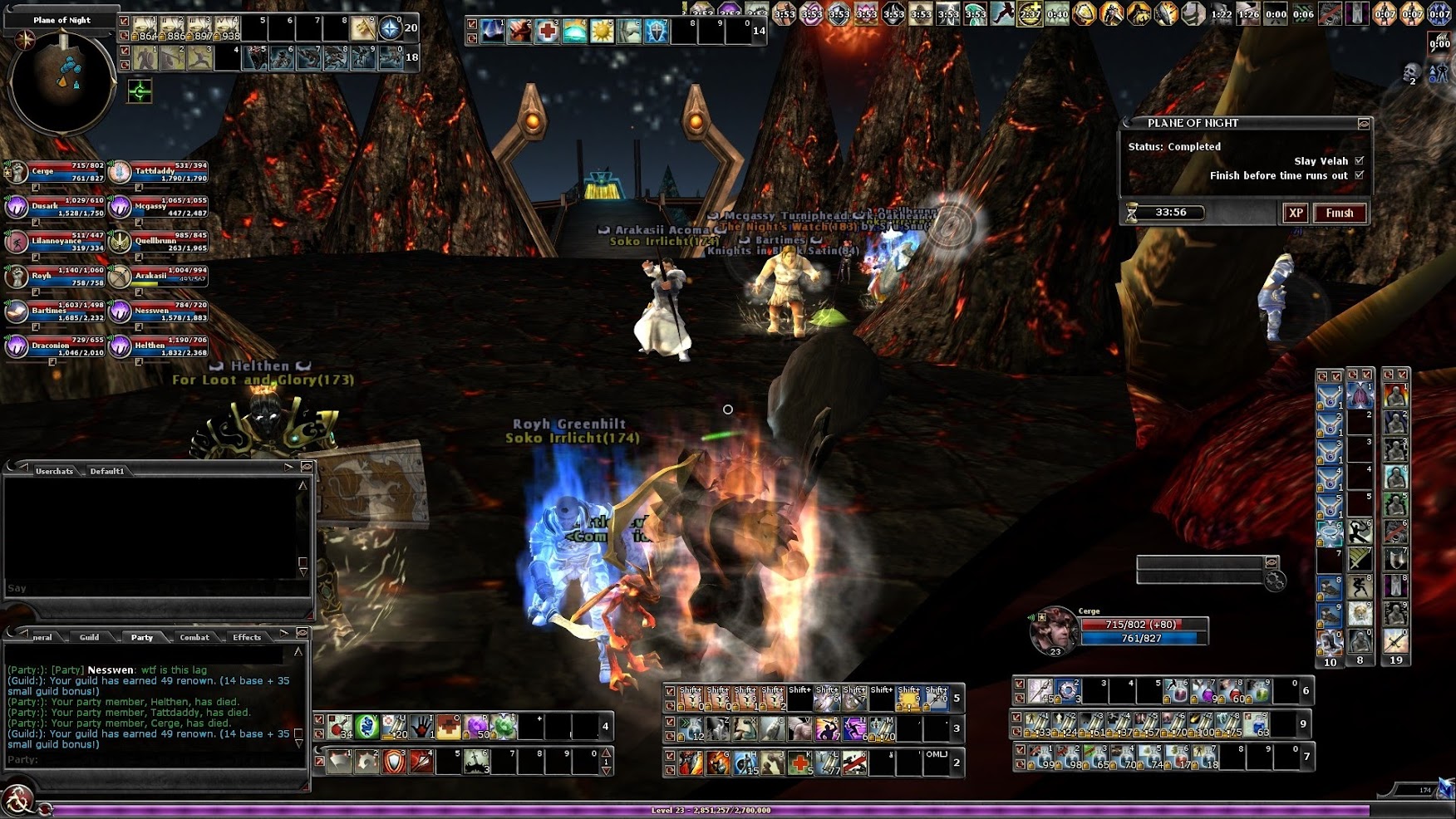Show the Effects chat tab
Image resolution: width=1456 pixels, height=819 pixels.
pos(247,637)
